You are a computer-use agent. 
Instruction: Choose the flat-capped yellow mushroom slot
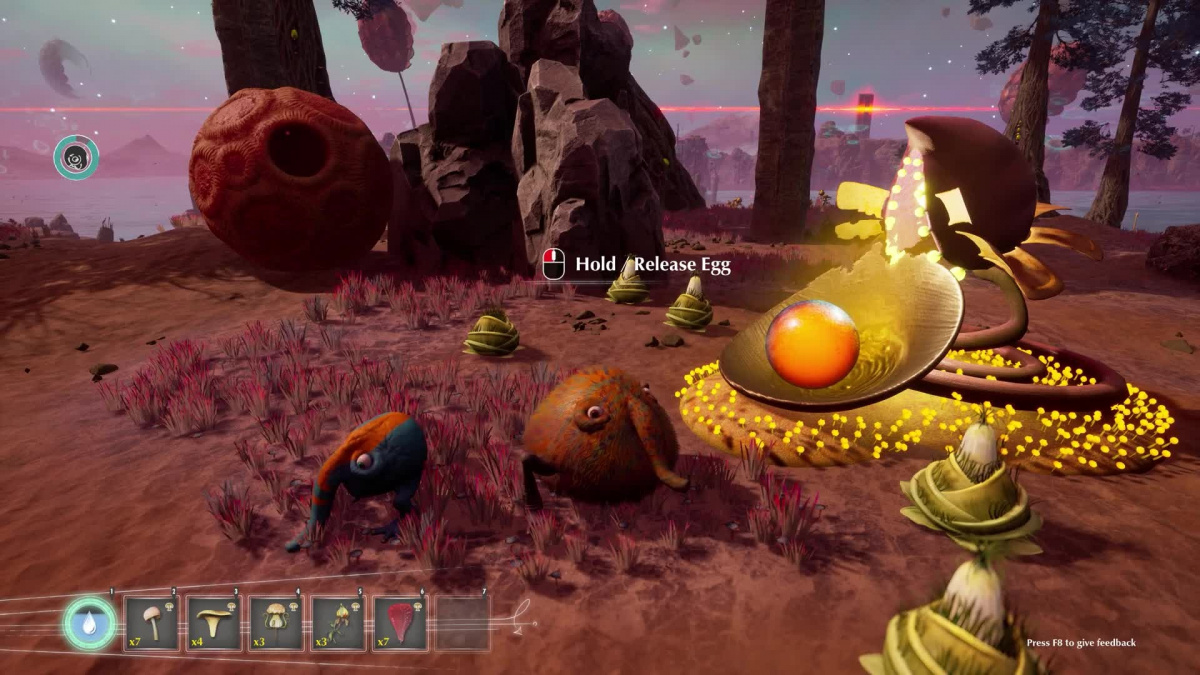pyautogui.click(x=213, y=624)
